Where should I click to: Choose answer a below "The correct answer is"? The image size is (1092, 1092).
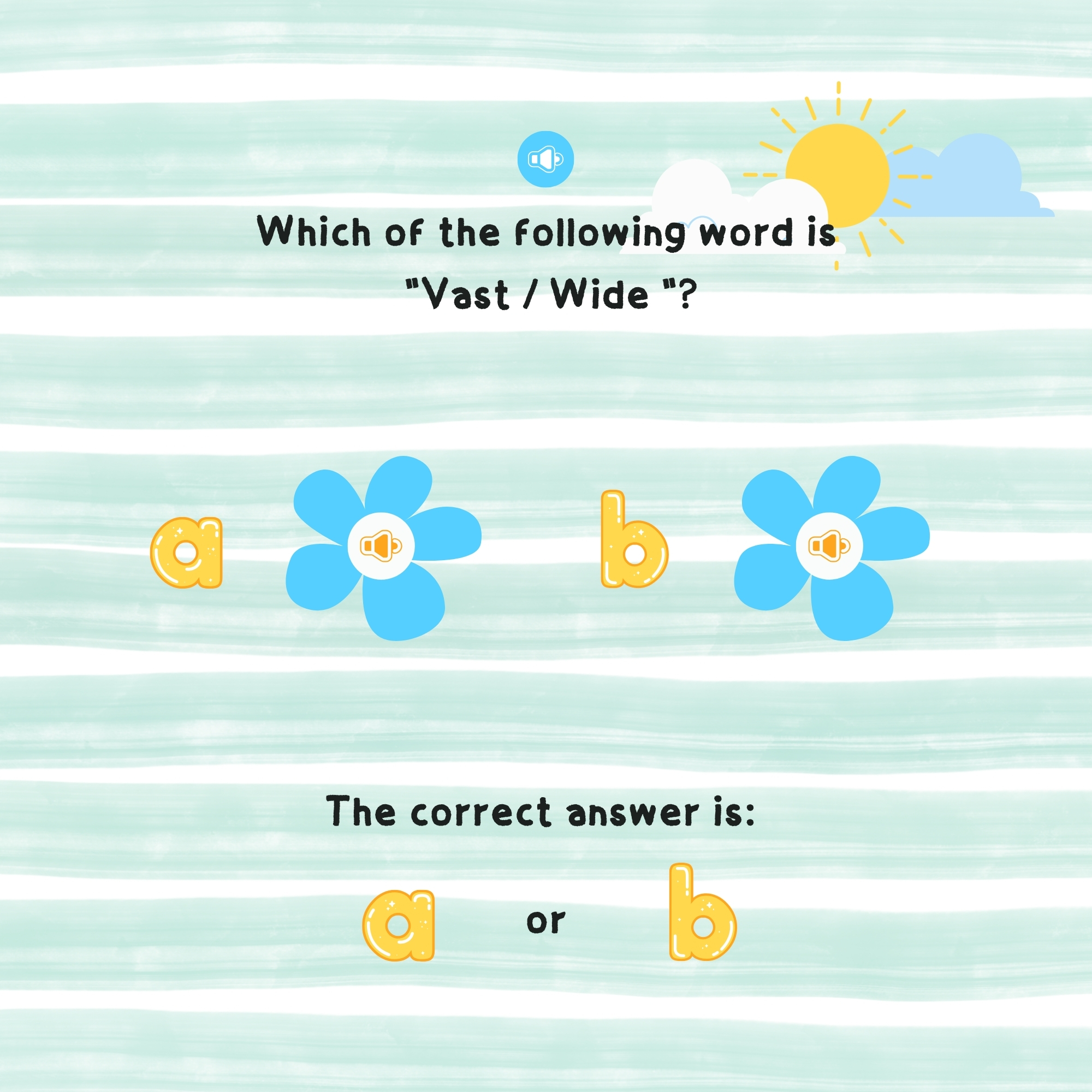coord(399,925)
